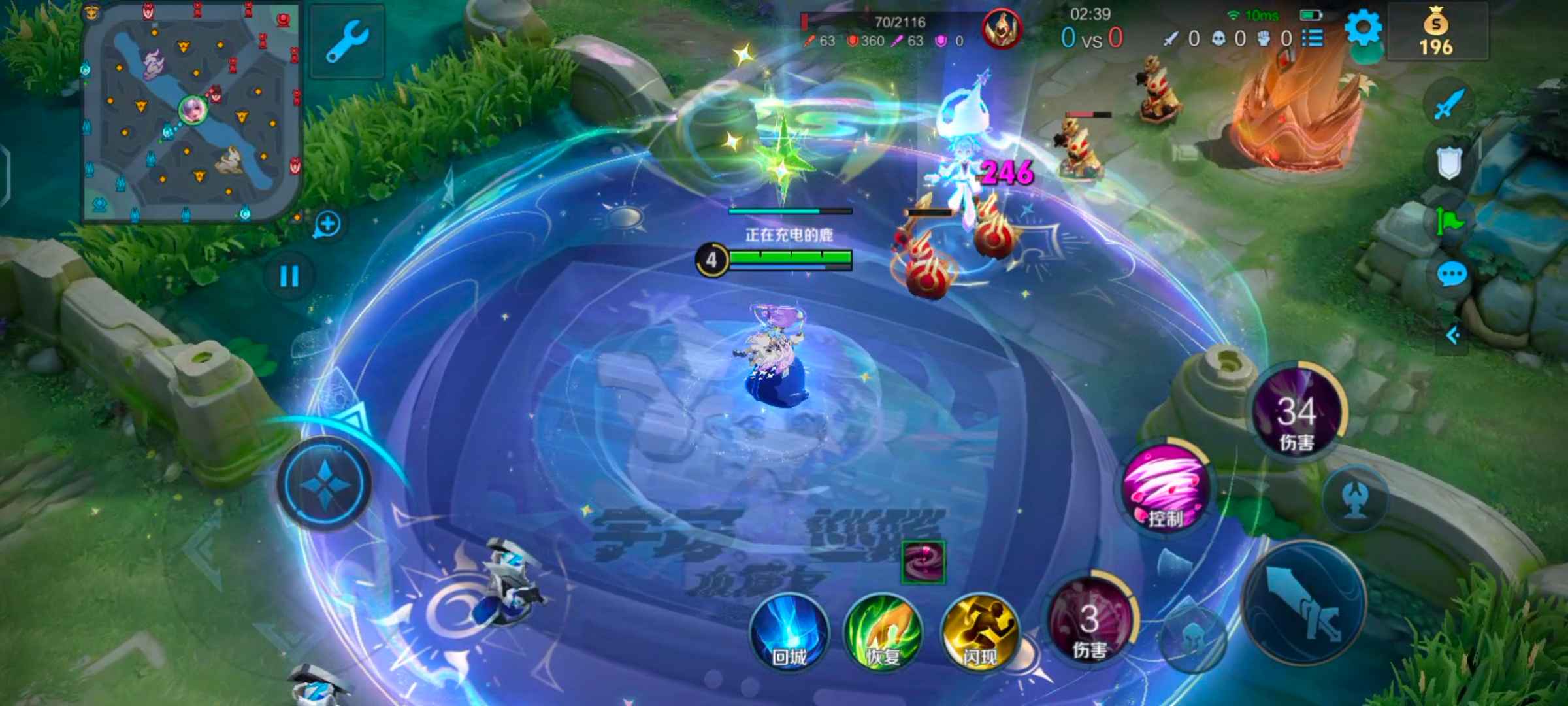Open the minimap
The width and height of the screenshot is (1568, 706).
tap(191, 112)
